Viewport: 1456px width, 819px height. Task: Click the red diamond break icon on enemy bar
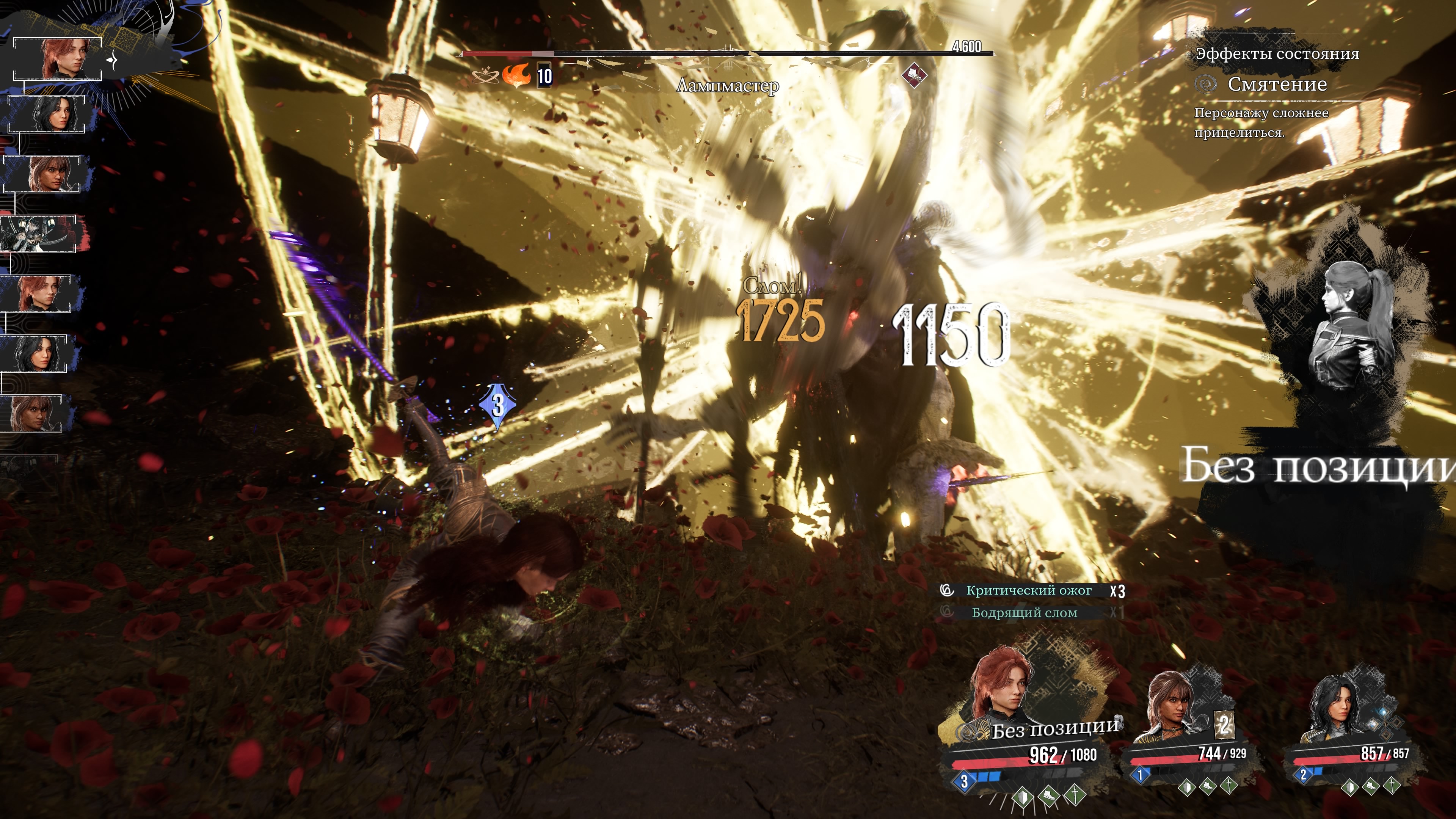coord(913,75)
